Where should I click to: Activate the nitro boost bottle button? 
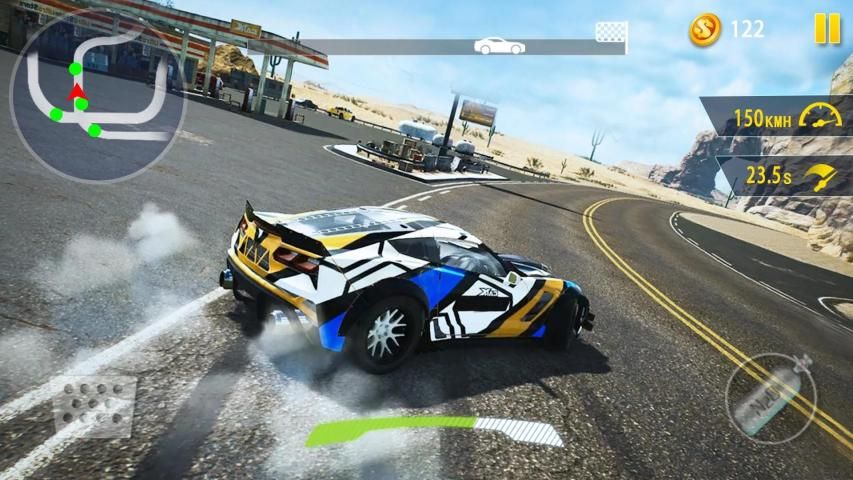click(x=771, y=398)
